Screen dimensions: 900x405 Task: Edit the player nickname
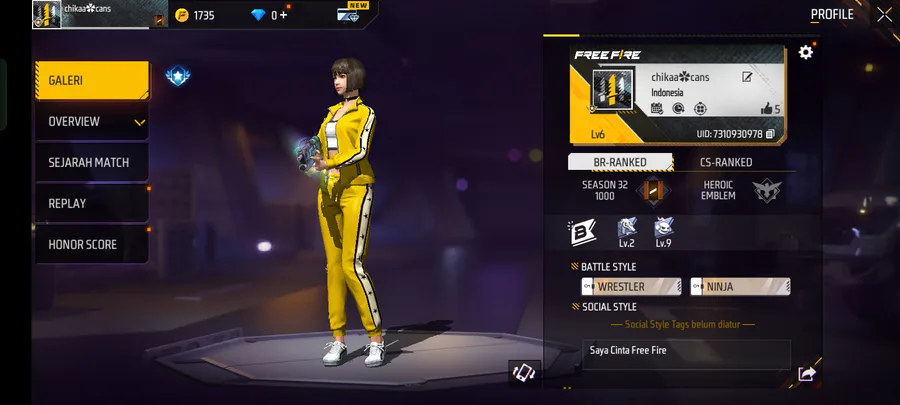pyautogui.click(x=746, y=77)
